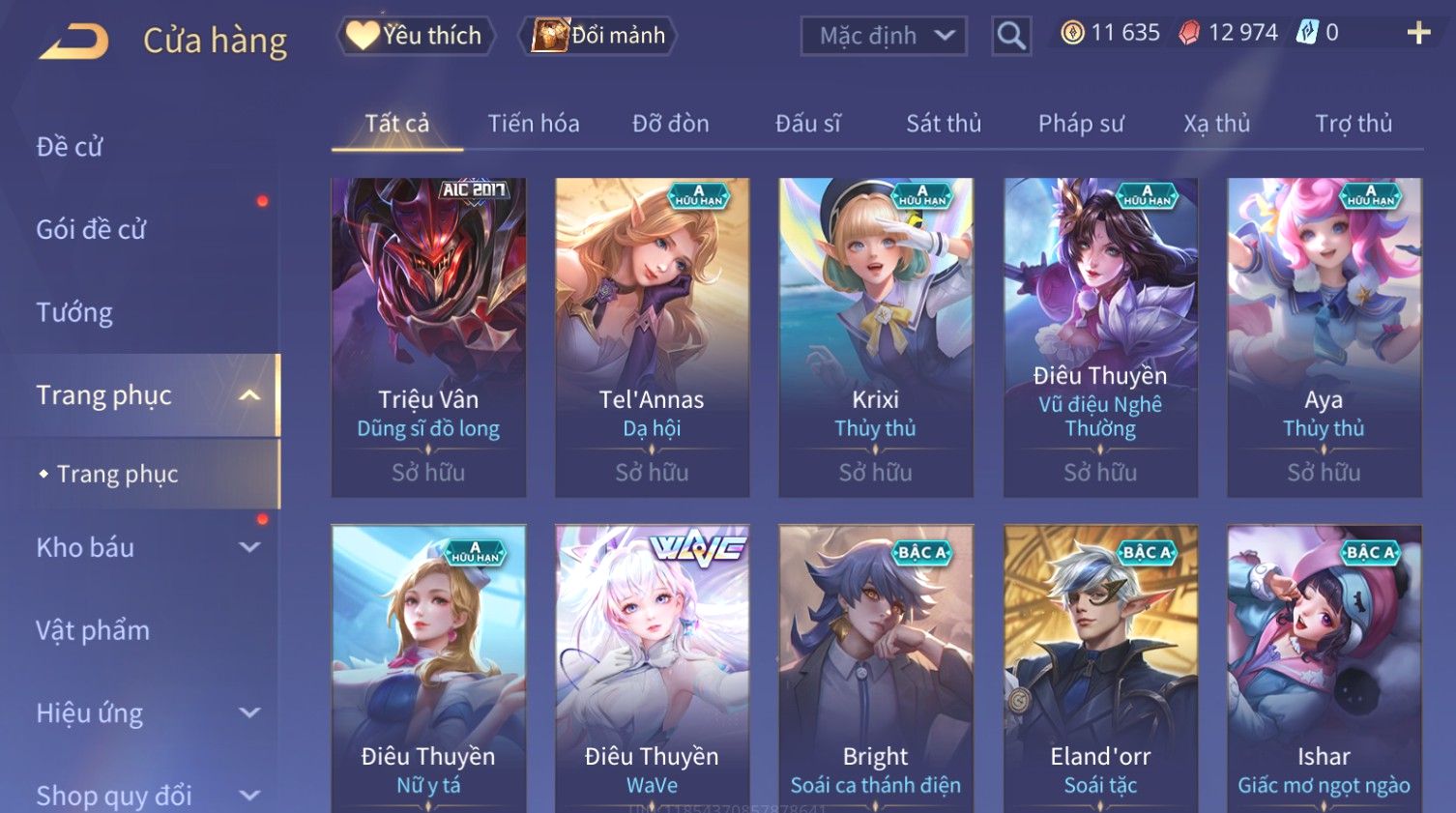Filter skins by Đỡ đòn tab
Screen dimensions: 1456x813
click(x=671, y=124)
